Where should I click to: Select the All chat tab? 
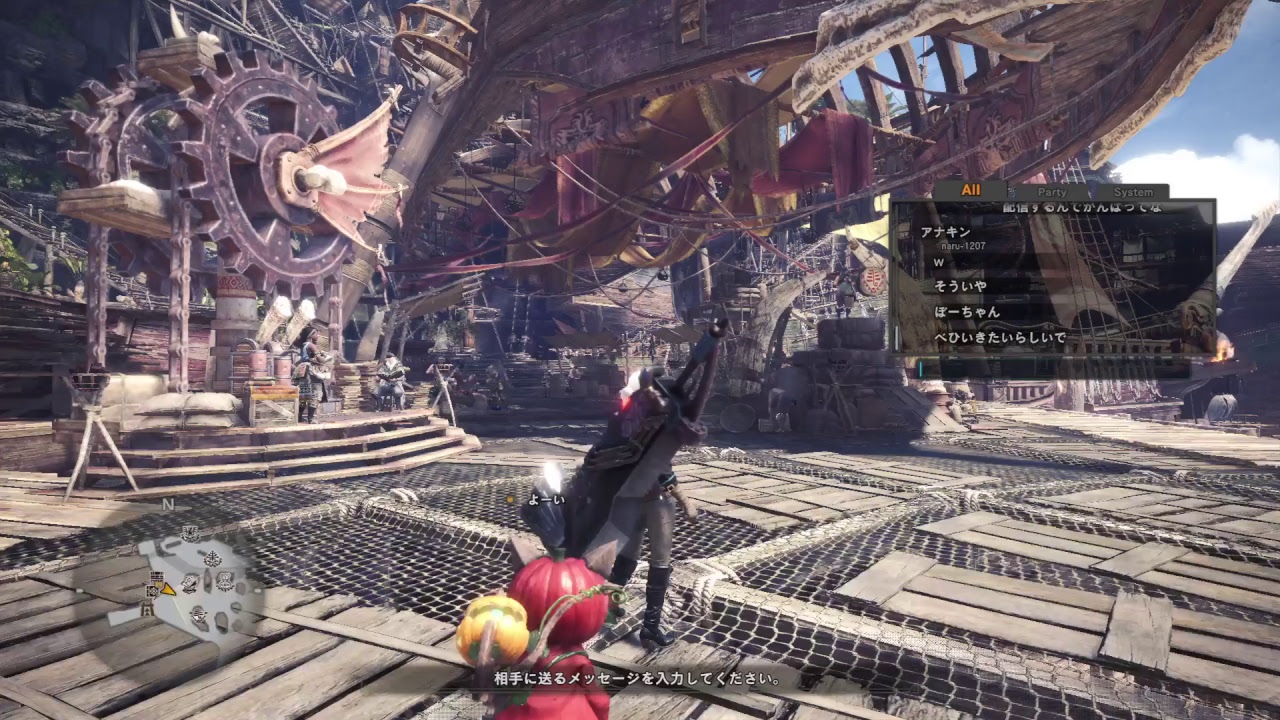coord(971,190)
